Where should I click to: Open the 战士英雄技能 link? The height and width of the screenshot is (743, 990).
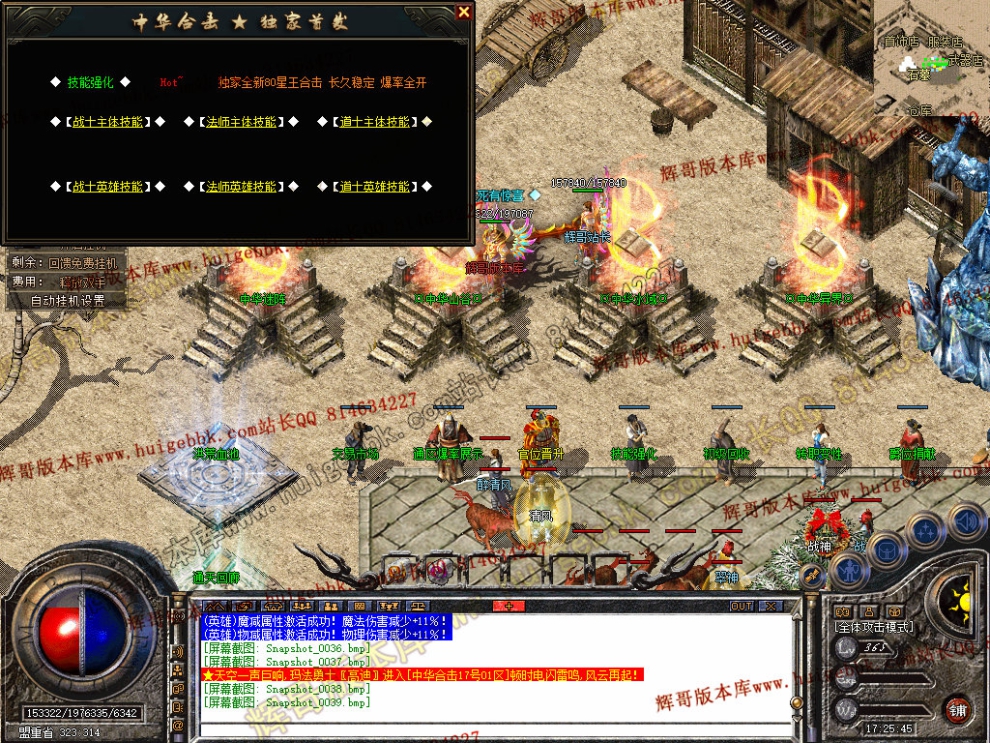107,187
